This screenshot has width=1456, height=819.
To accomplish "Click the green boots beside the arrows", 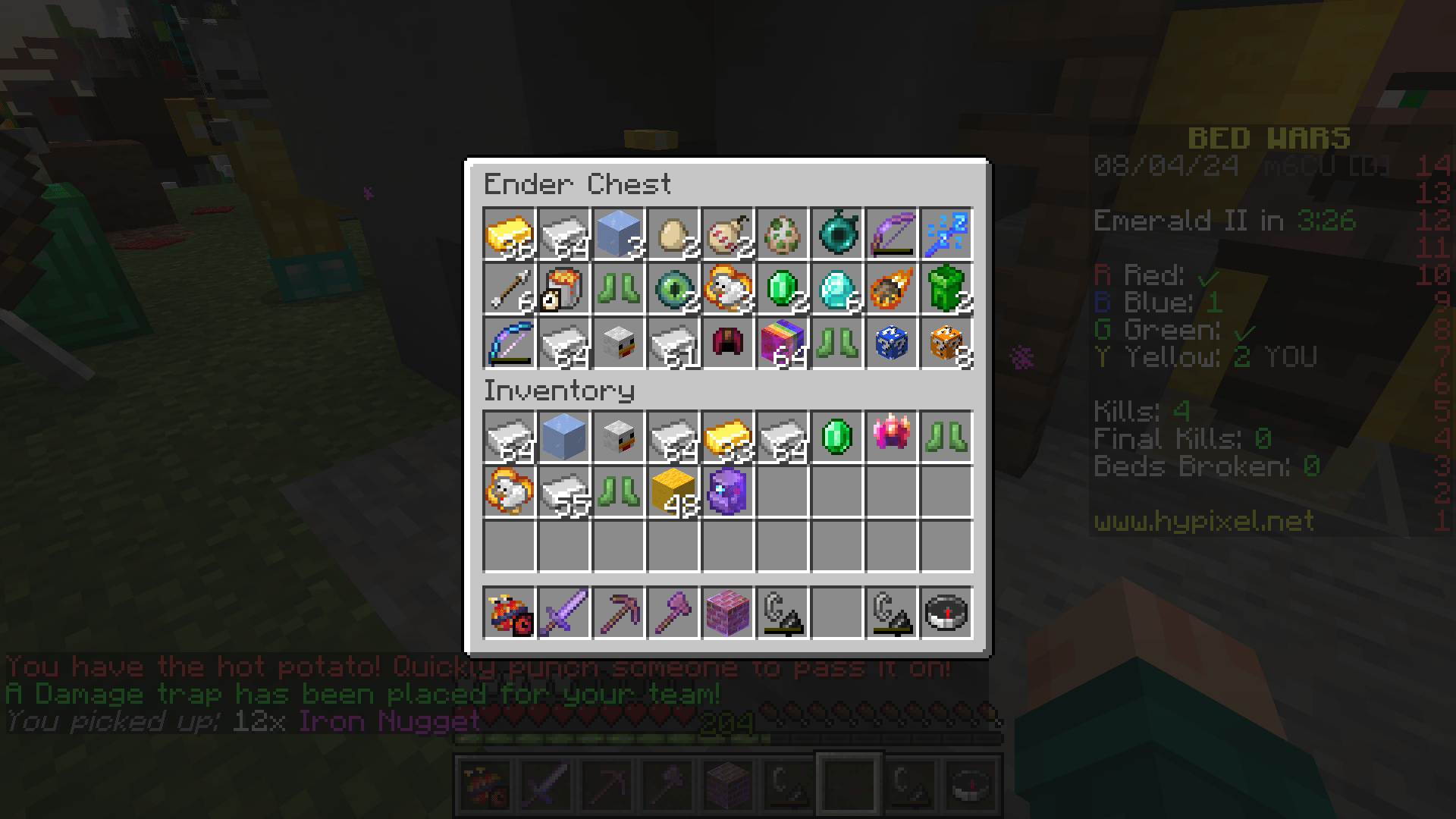I will 619,289.
